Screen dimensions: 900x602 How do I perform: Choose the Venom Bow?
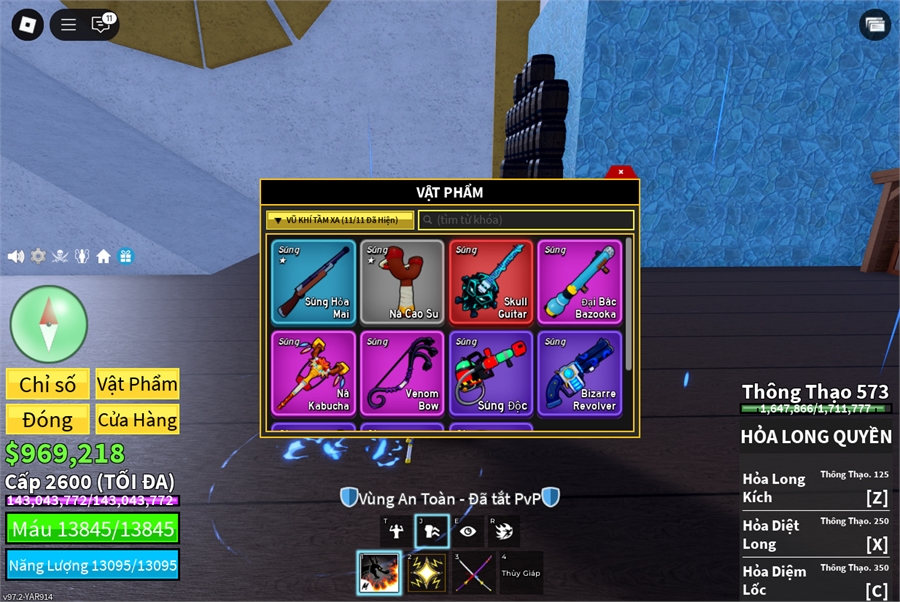(402, 373)
